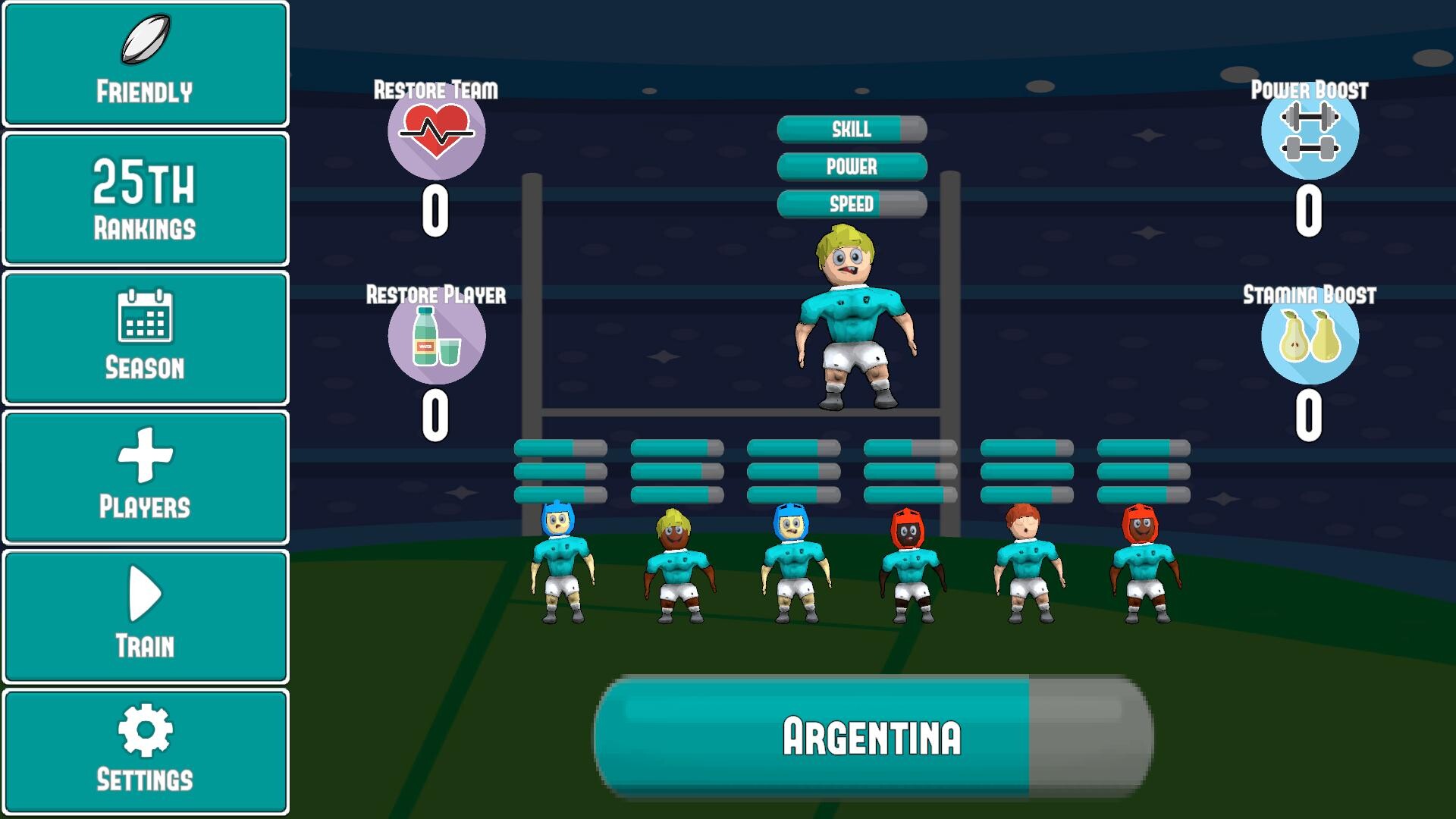1456x819 pixels.
Task: Expand the Skill stat bar
Action: [851, 130]
